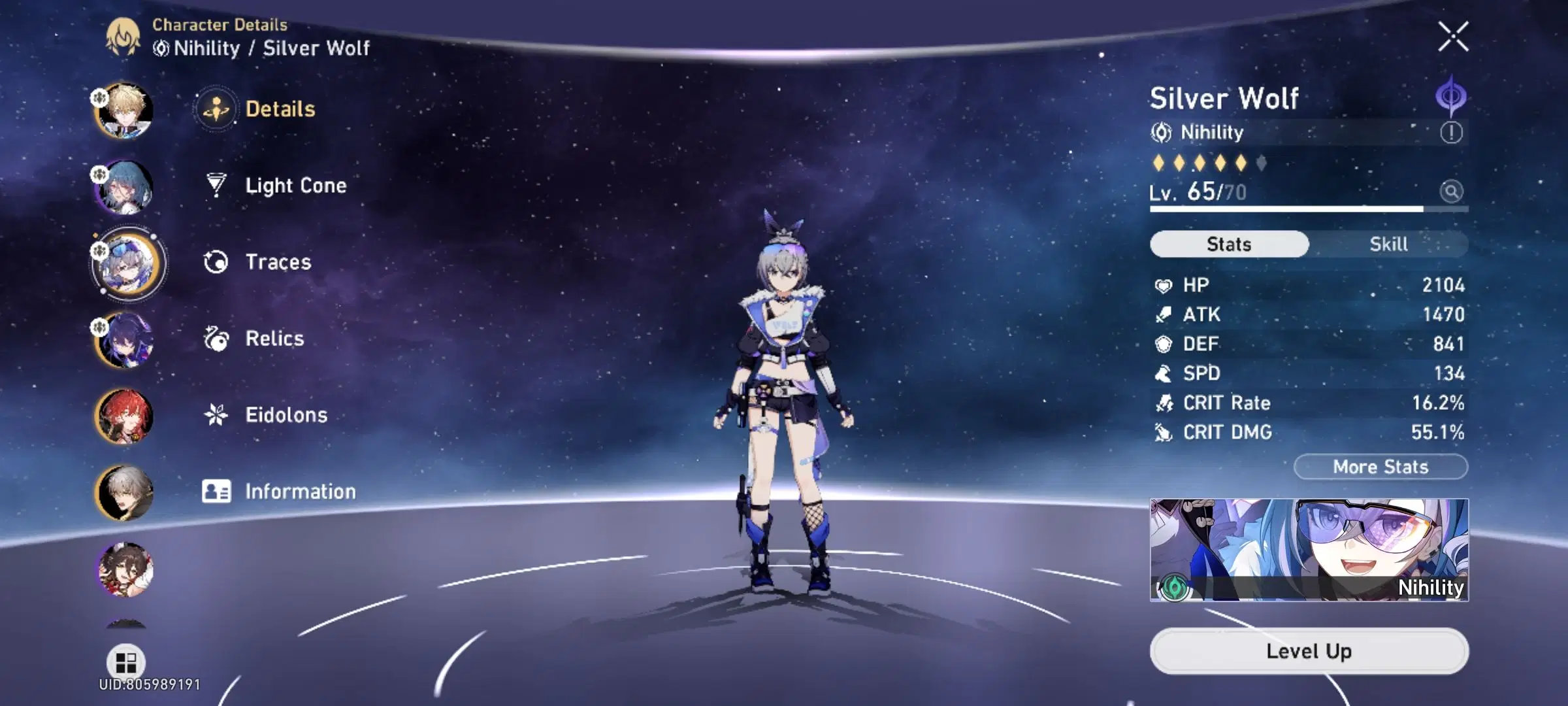The image size is (1568, 706).
Task: Stay on the Stats tab
Action: point(1228,243)
